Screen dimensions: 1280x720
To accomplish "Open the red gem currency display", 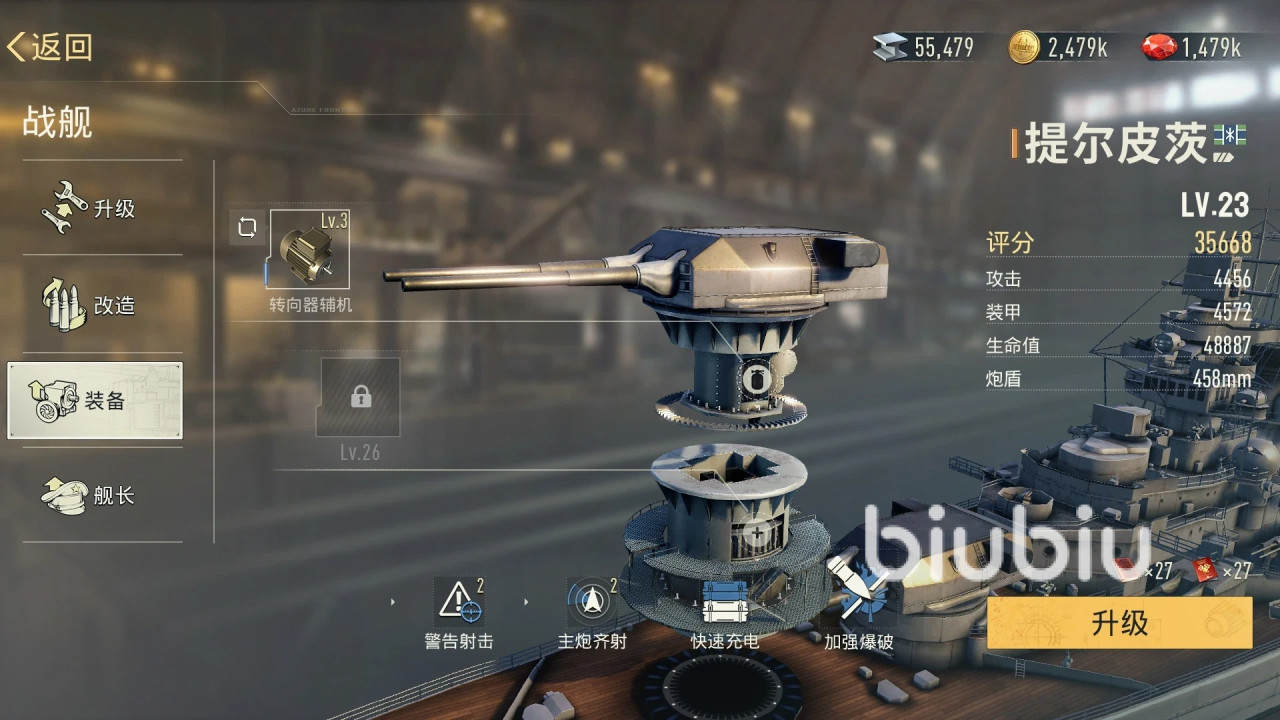I will [x=1193, y=47].
